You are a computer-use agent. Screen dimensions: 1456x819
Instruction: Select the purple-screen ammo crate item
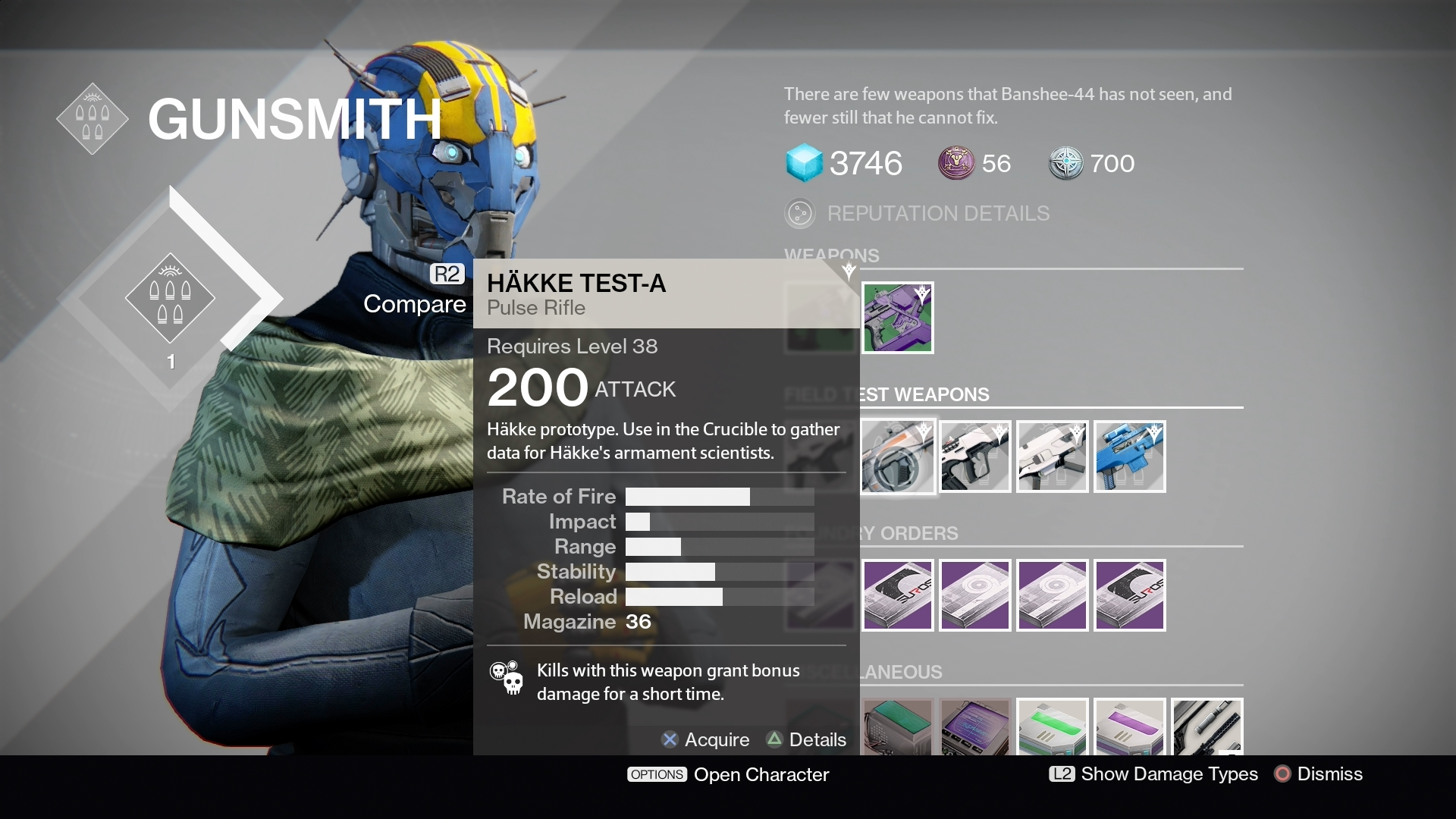click(x=975, y=727)
